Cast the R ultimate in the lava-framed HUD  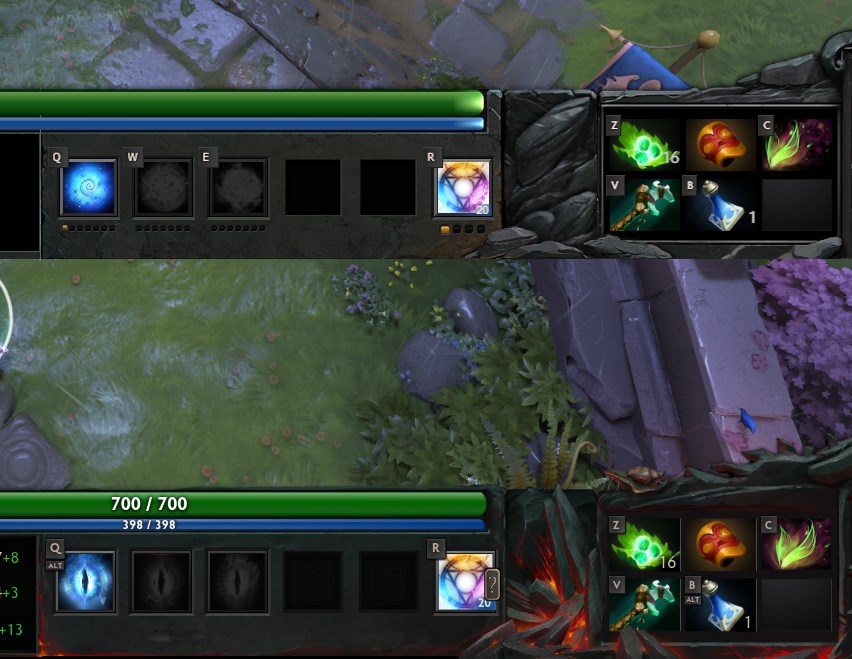tap(465, 581)
